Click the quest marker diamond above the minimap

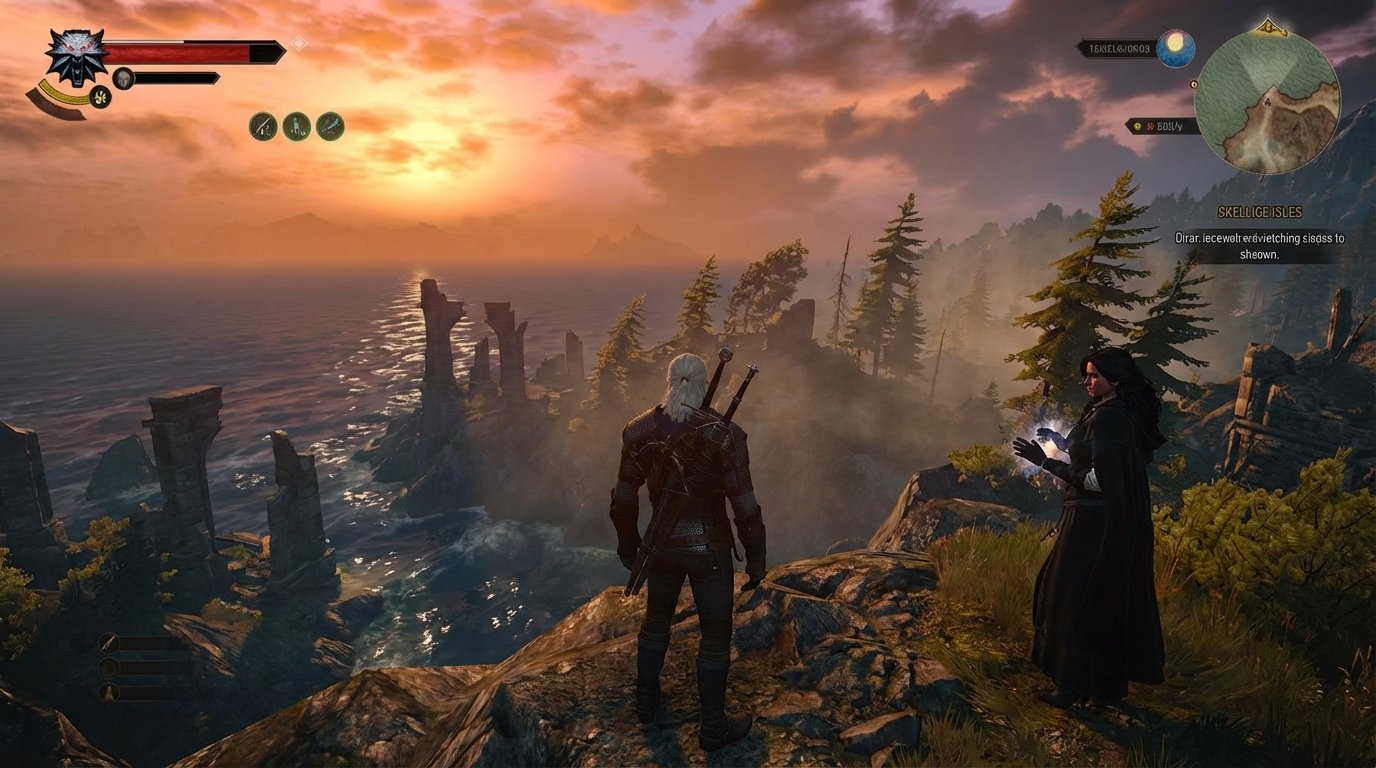click(1268, 26)
